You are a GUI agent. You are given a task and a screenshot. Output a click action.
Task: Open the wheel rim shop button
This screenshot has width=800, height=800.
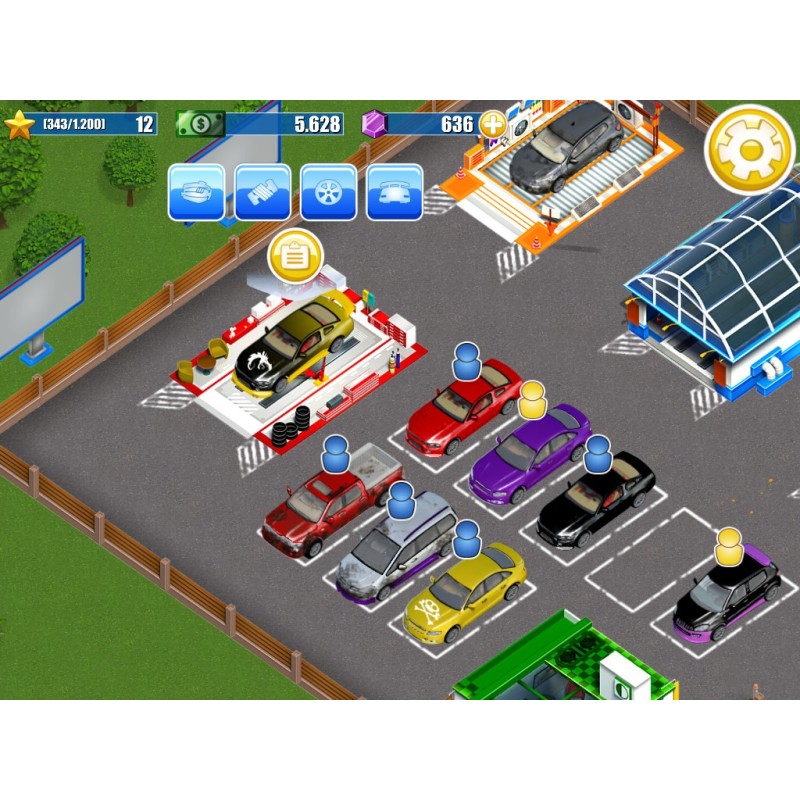328,192
